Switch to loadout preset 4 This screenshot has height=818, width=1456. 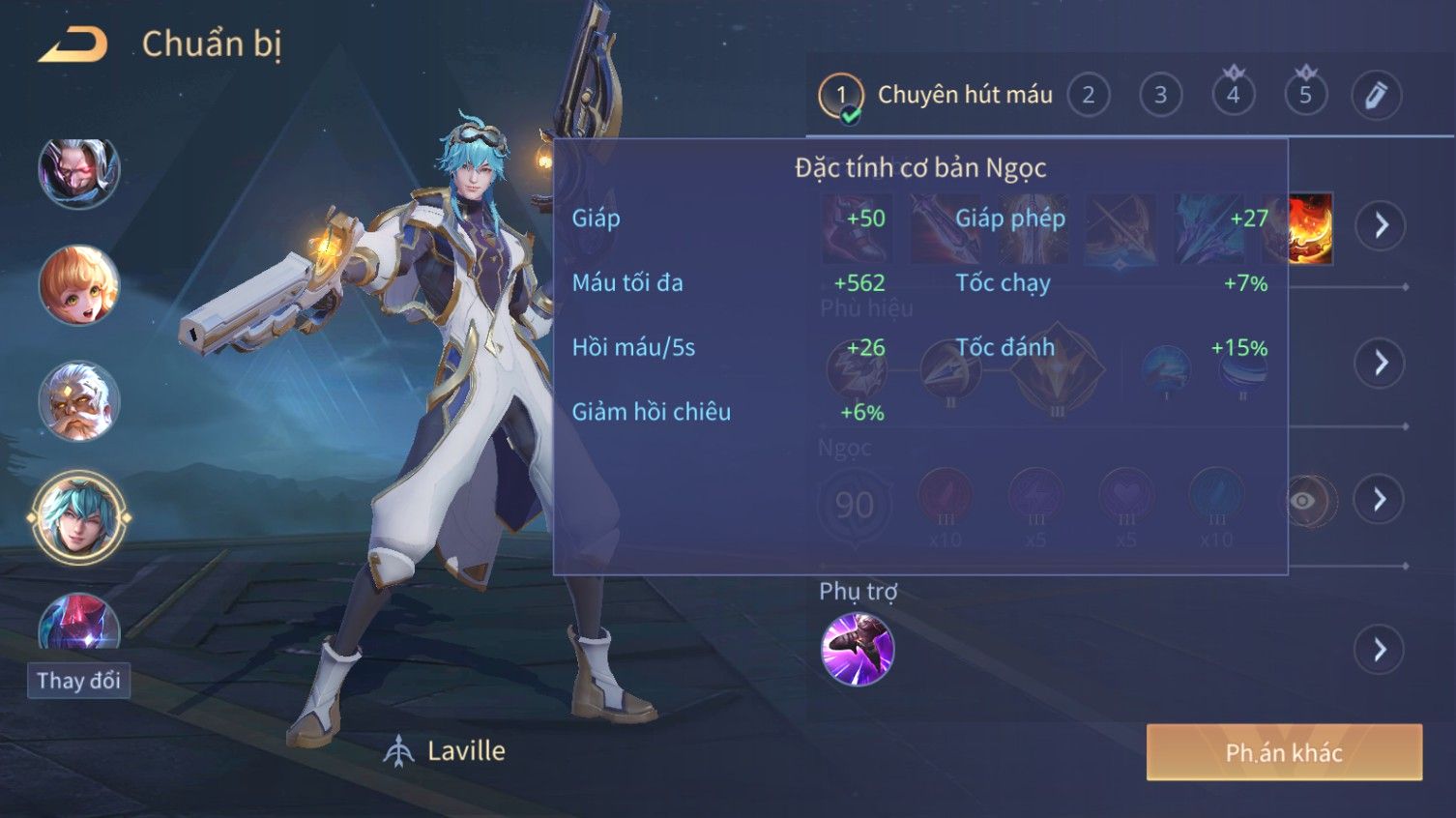[1233, 96]
